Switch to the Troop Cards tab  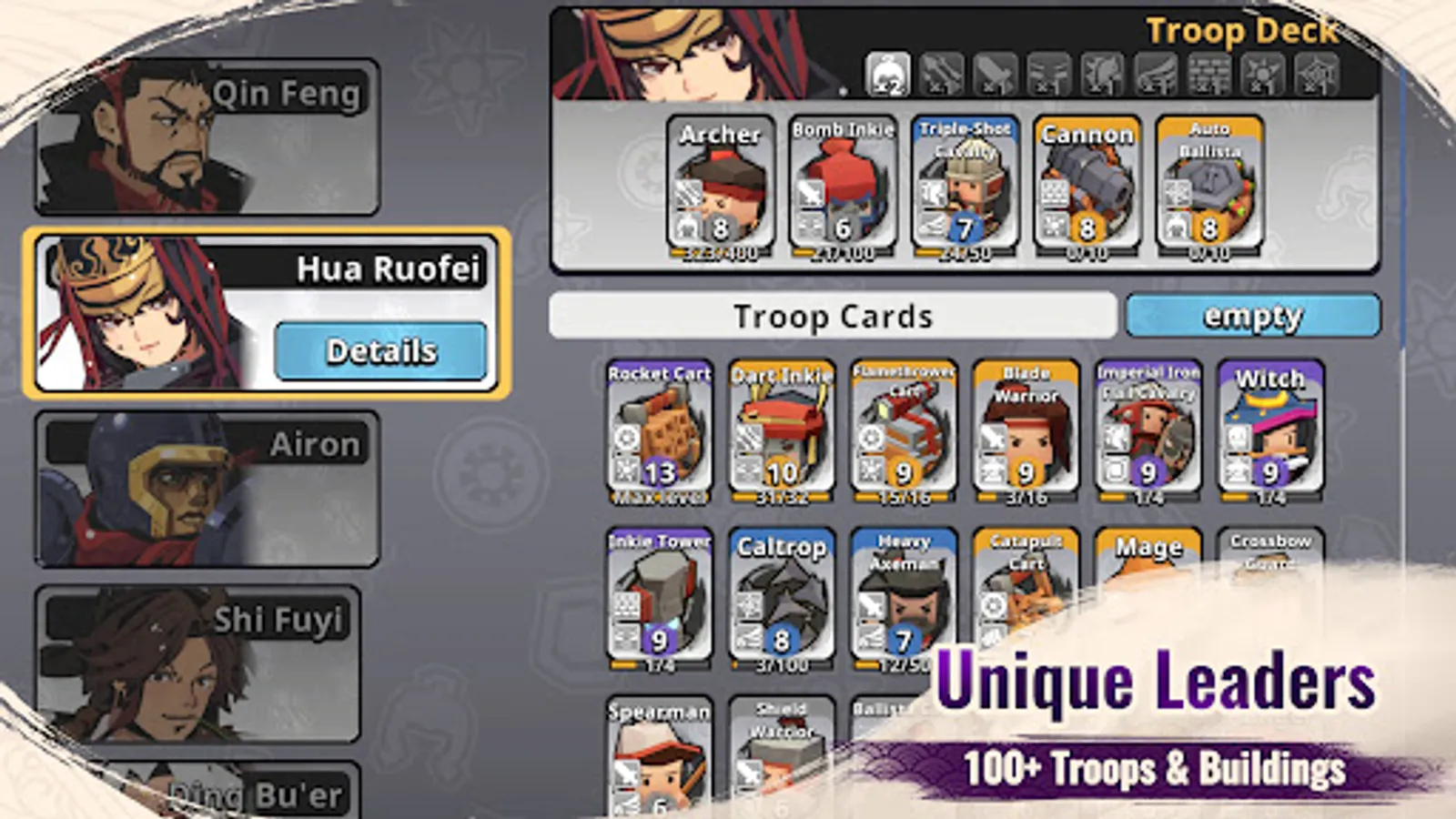click(833, 317)
